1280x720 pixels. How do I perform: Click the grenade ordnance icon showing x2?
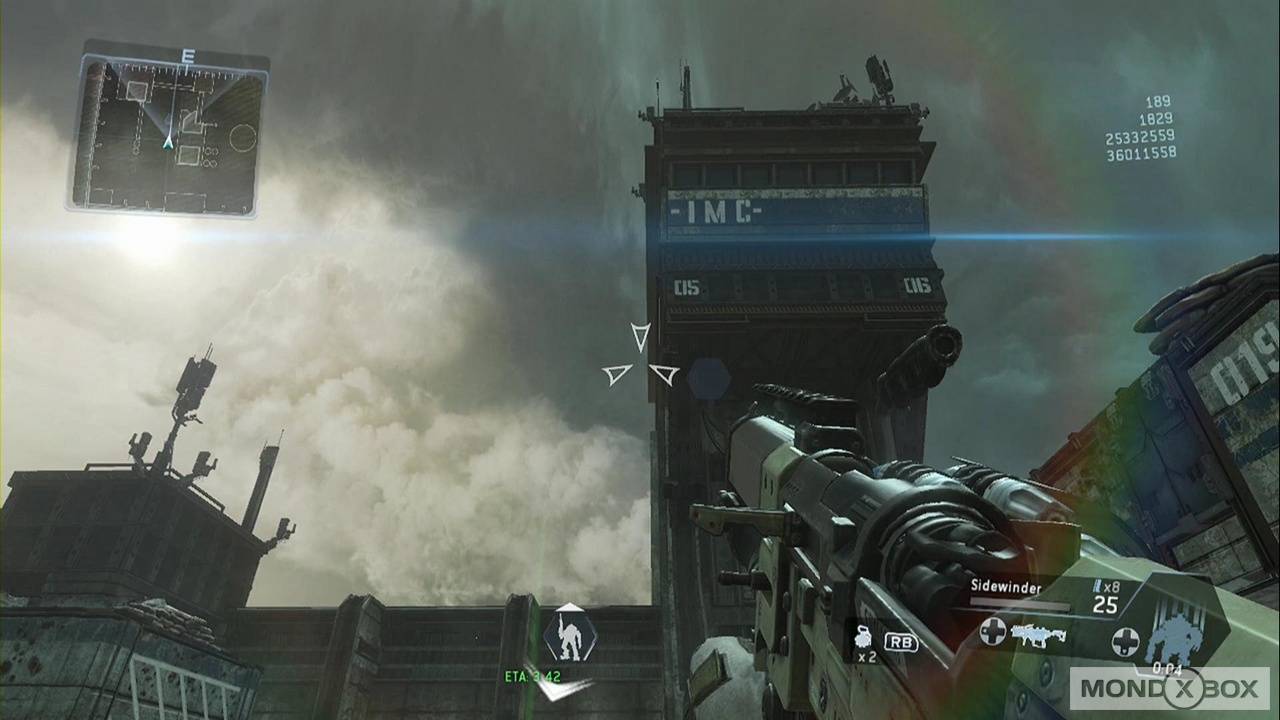tap(864, 639)
